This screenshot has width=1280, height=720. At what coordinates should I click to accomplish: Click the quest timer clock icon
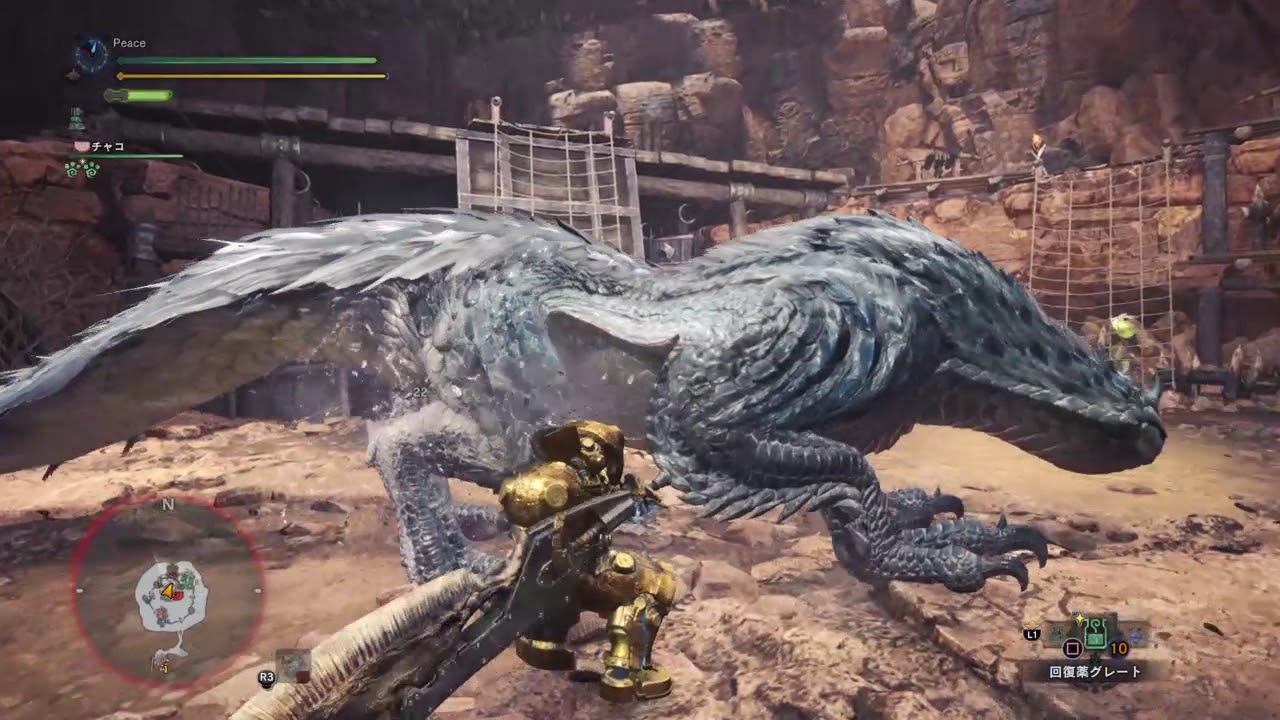93,55
